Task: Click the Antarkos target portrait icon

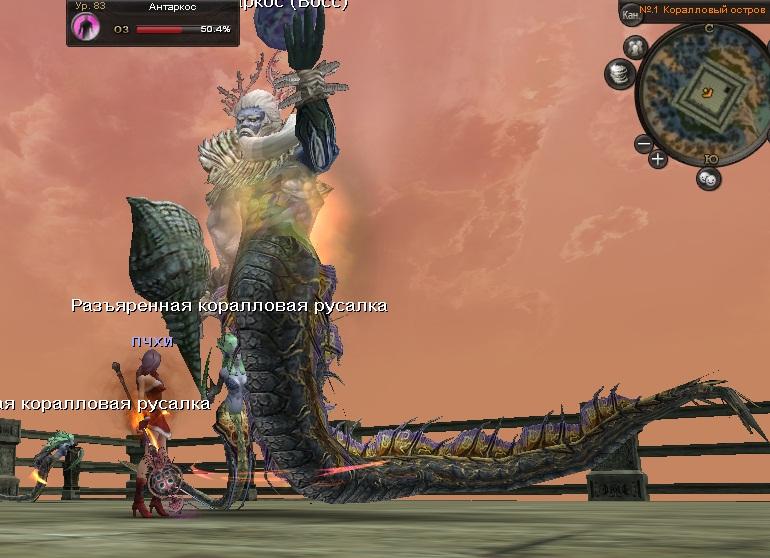Action: point(85,27)
